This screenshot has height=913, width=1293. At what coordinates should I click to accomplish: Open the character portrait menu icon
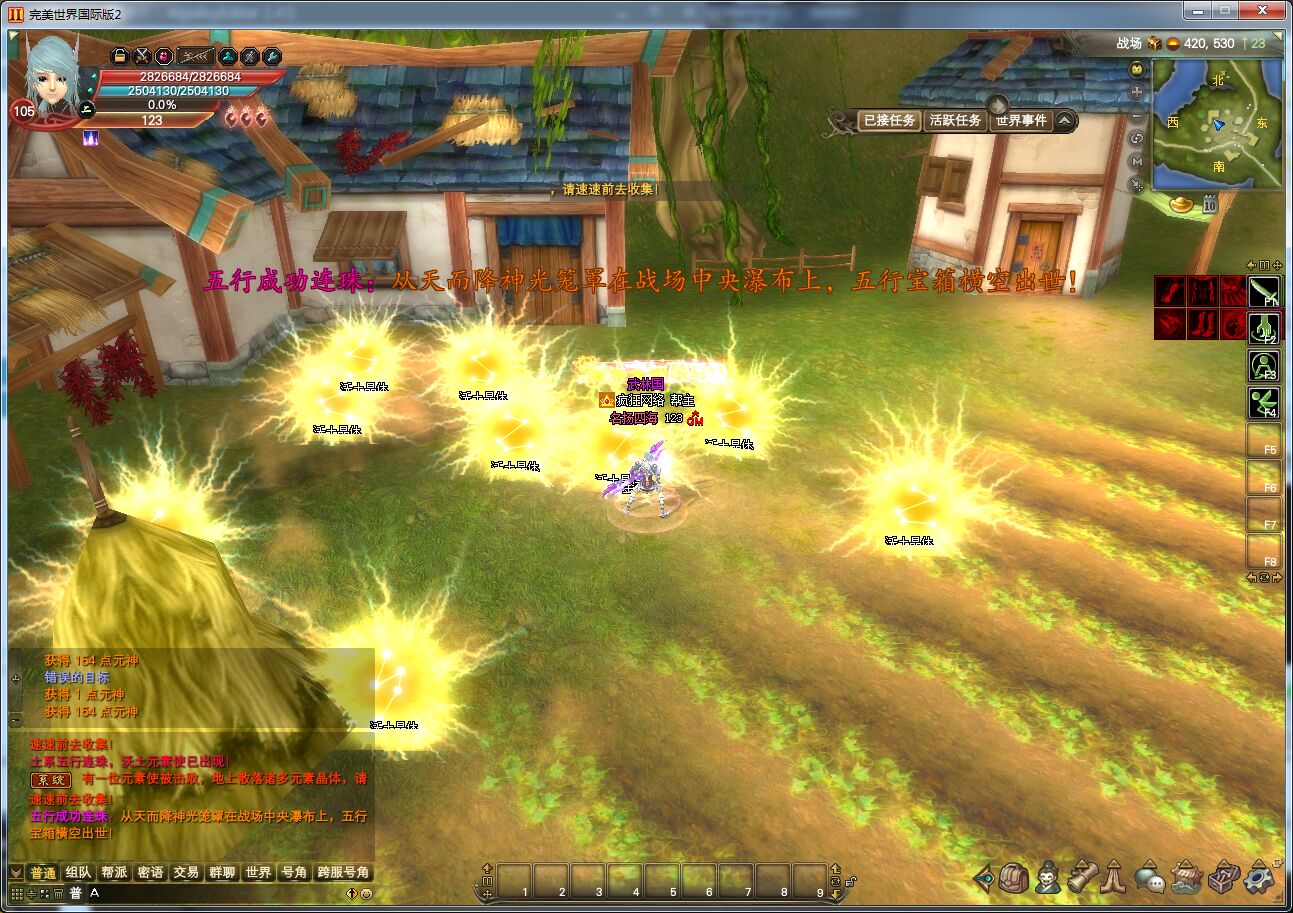pos(1048,878)
